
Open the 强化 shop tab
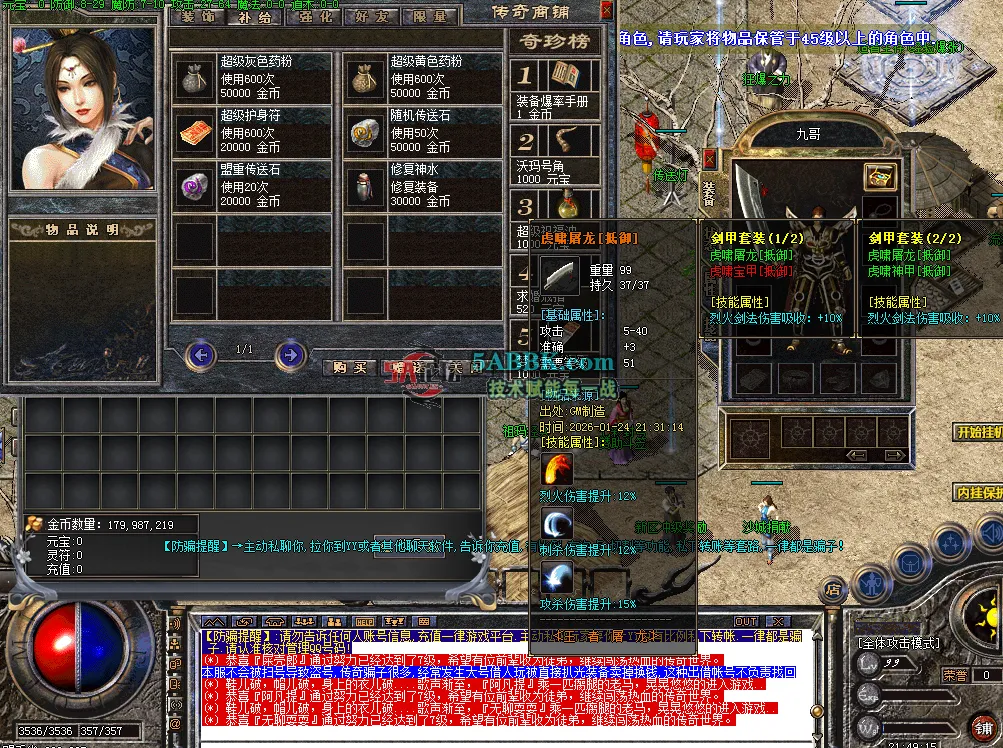pyautogui.click(x=318, y=17)
